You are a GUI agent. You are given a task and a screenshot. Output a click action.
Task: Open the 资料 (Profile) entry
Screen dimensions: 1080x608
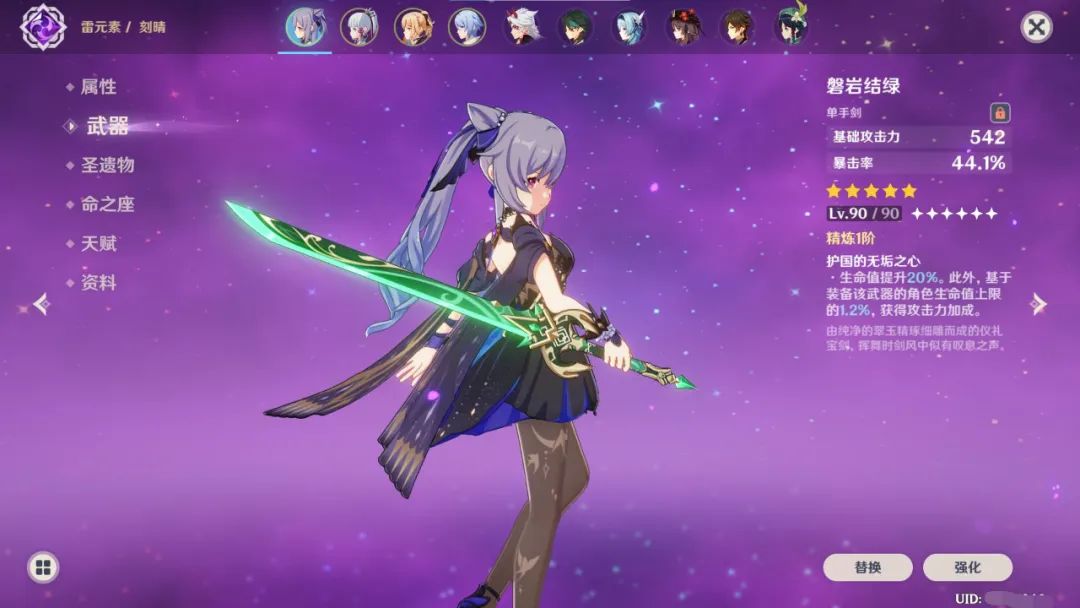[98, 283]
